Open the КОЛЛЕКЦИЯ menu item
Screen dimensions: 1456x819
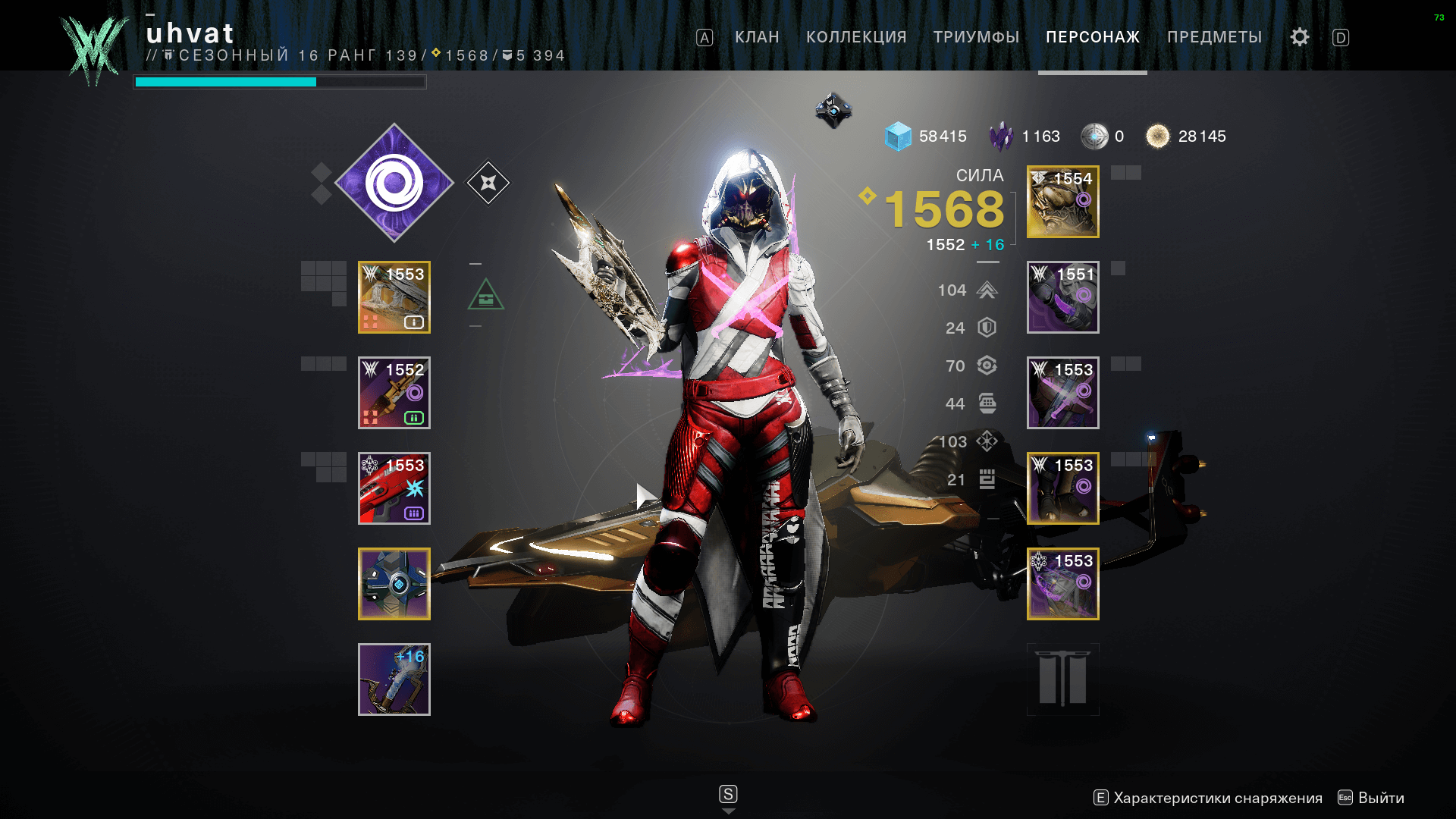coord(857,36)
